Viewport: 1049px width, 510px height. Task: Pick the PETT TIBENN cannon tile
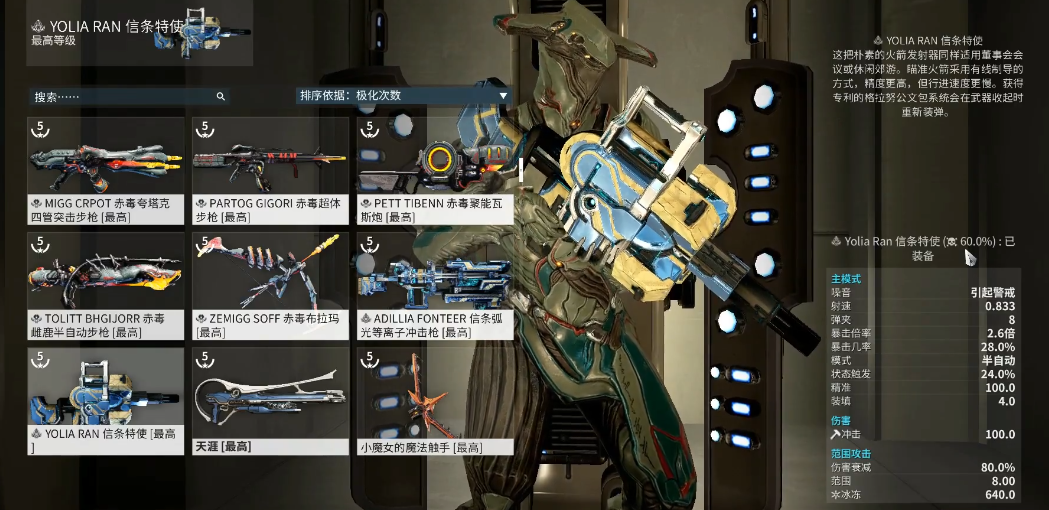[434, 168]
